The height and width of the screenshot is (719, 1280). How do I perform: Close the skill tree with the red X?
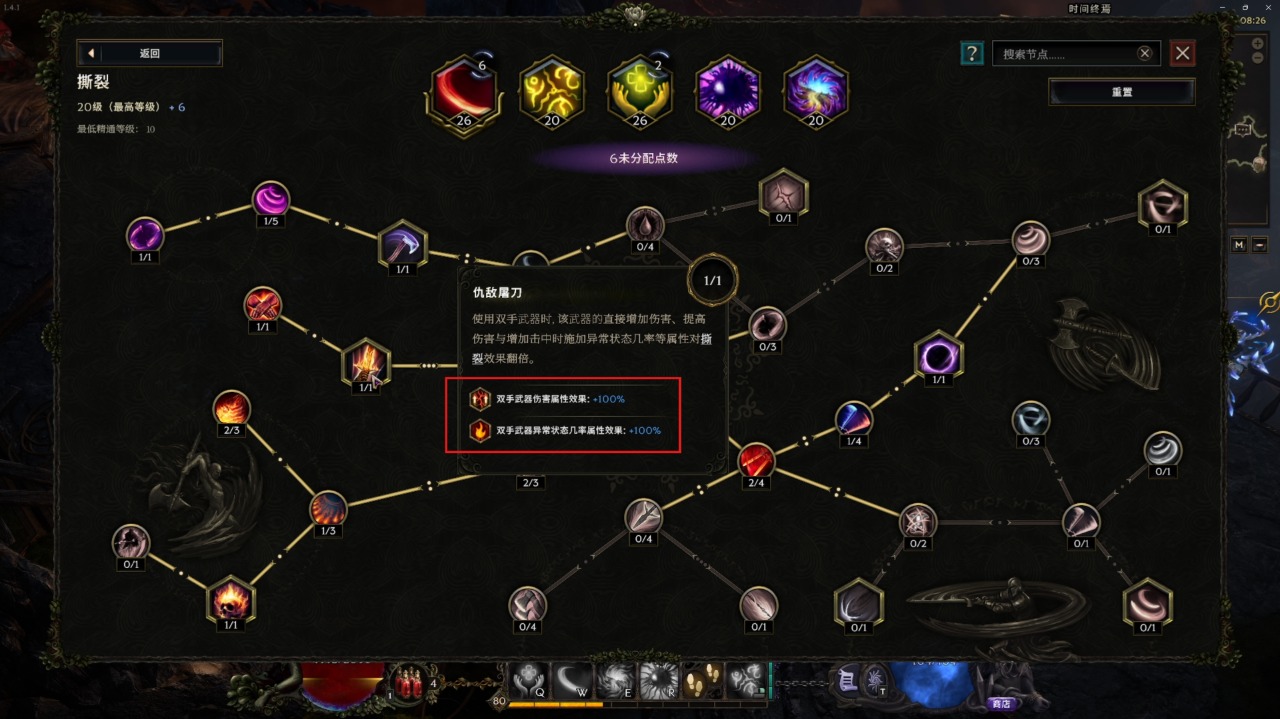[1183, 53]
